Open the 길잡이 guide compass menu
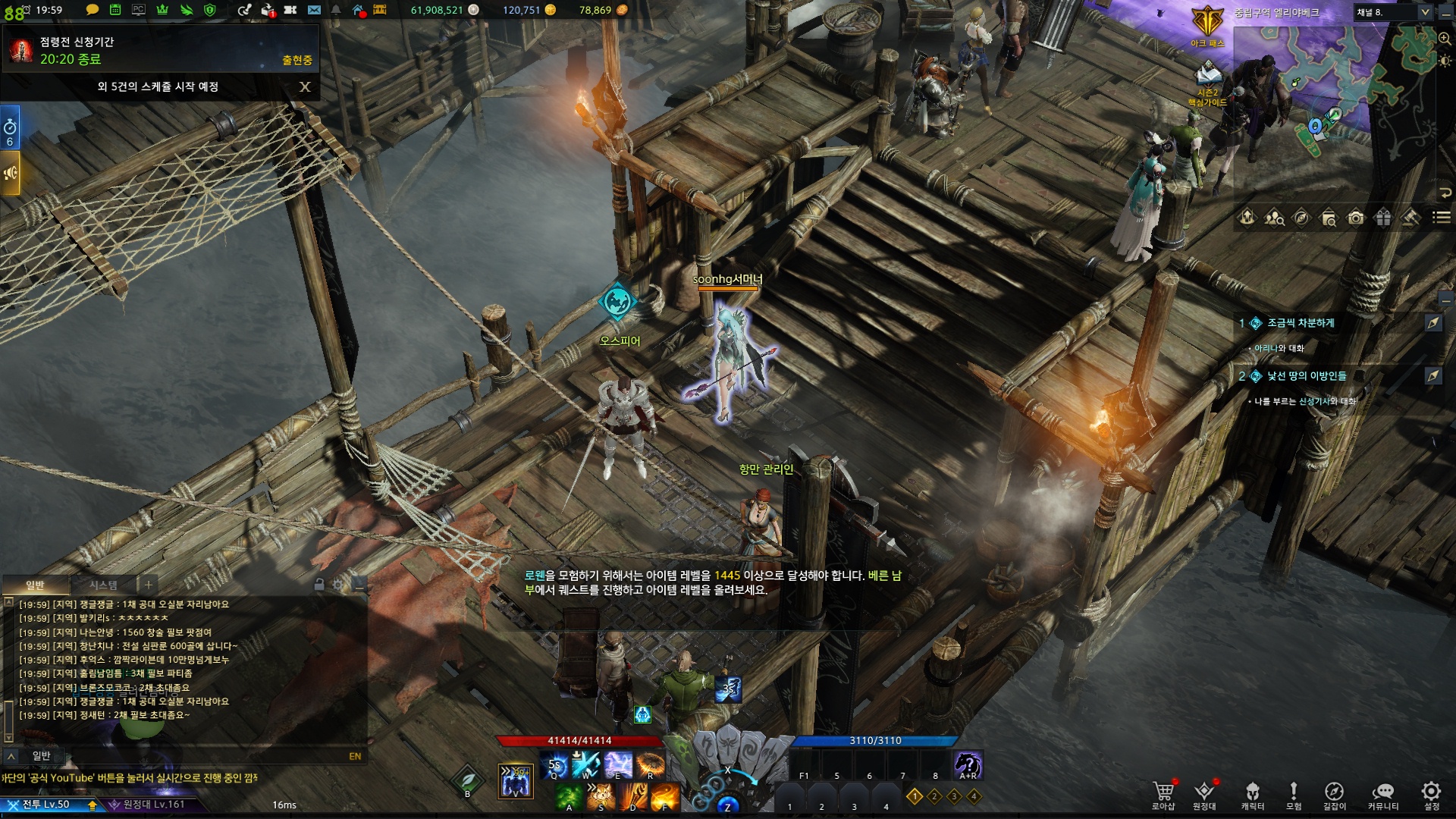The width and height of the screenshot is (1456, 819). [1334, 793]
